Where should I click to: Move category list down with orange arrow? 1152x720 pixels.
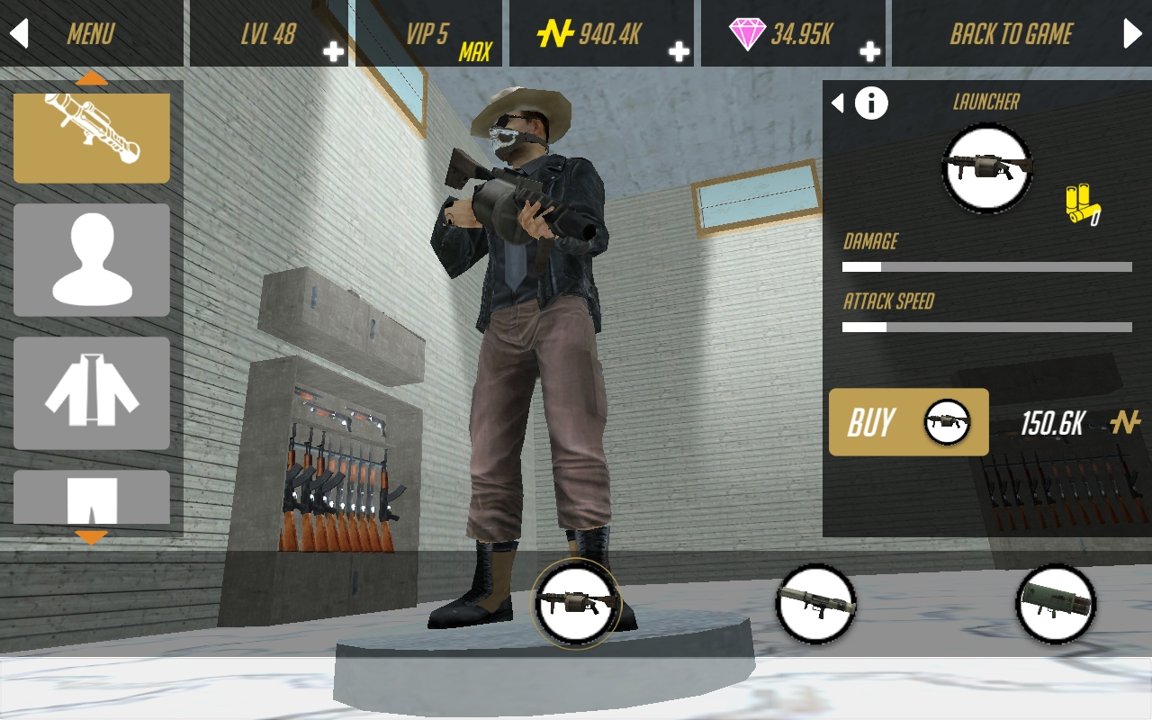point(91,538)
